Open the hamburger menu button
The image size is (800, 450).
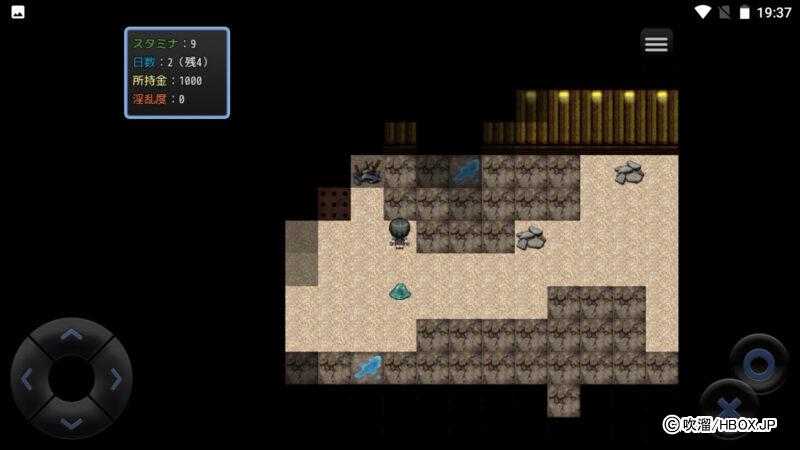(x=656, y=44)
